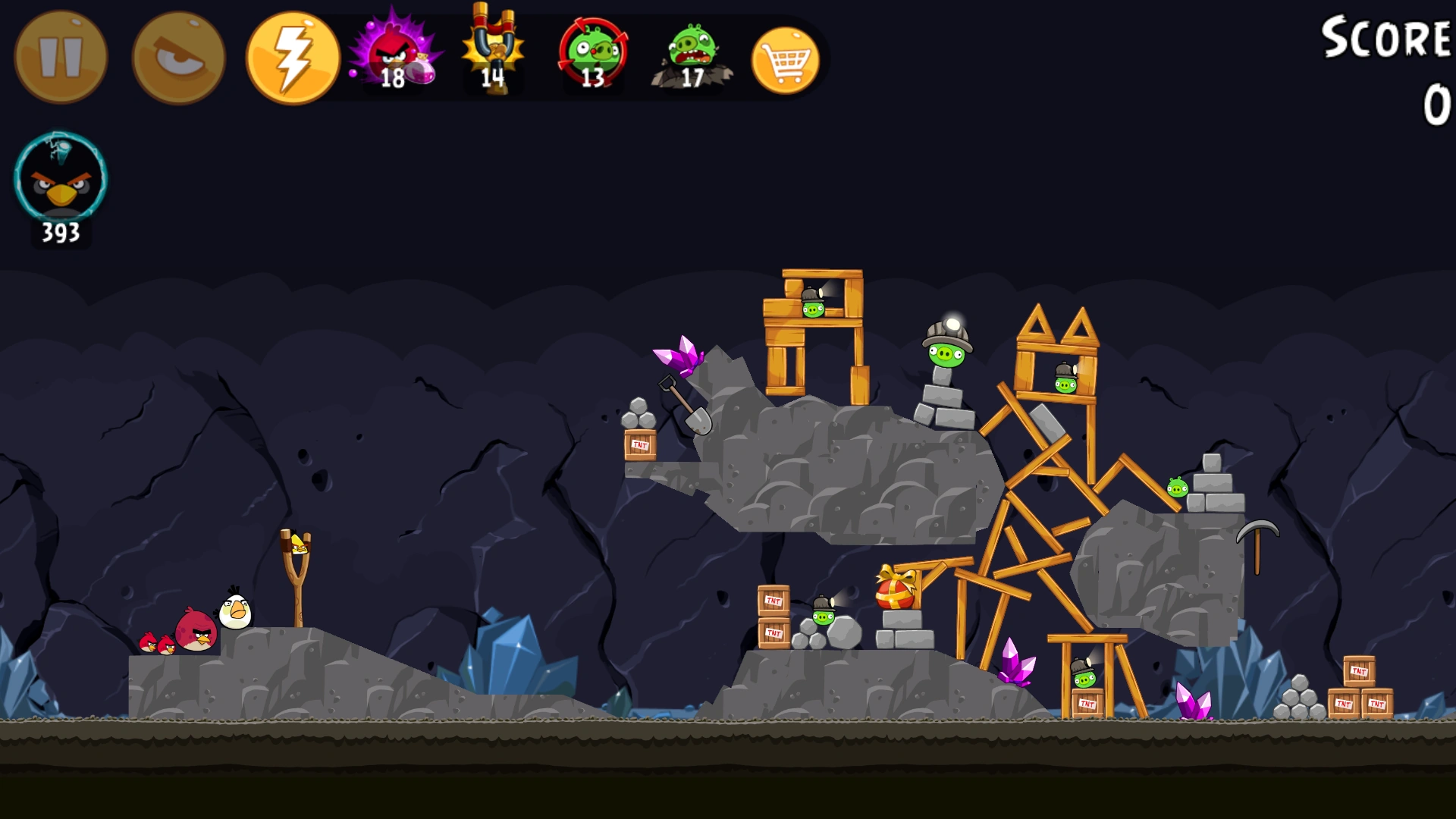Open the sneak peek eye icon
This screenshot has height=819, width=1456.
pos(176,55)
